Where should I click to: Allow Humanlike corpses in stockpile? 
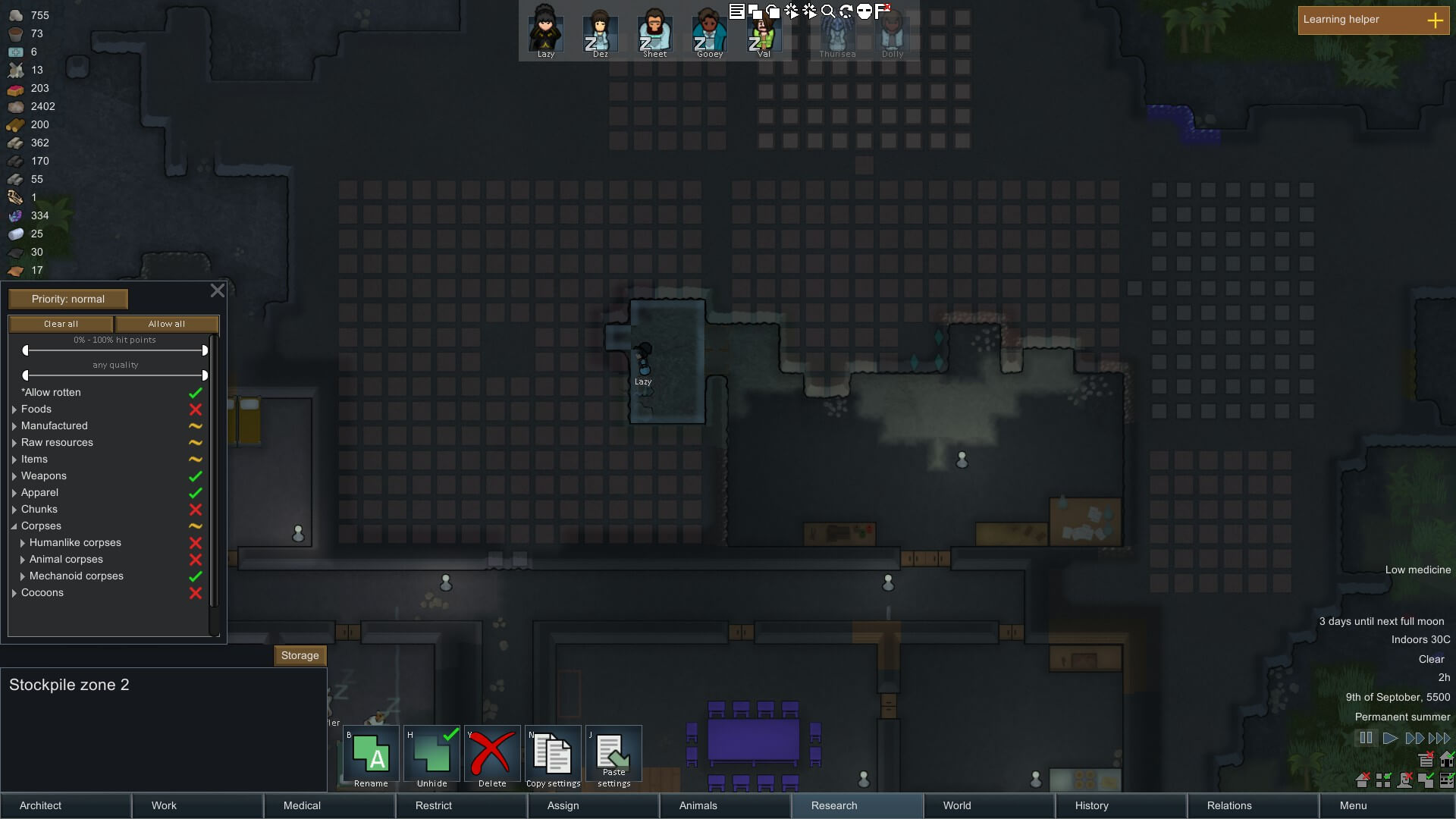pos(195,543)
